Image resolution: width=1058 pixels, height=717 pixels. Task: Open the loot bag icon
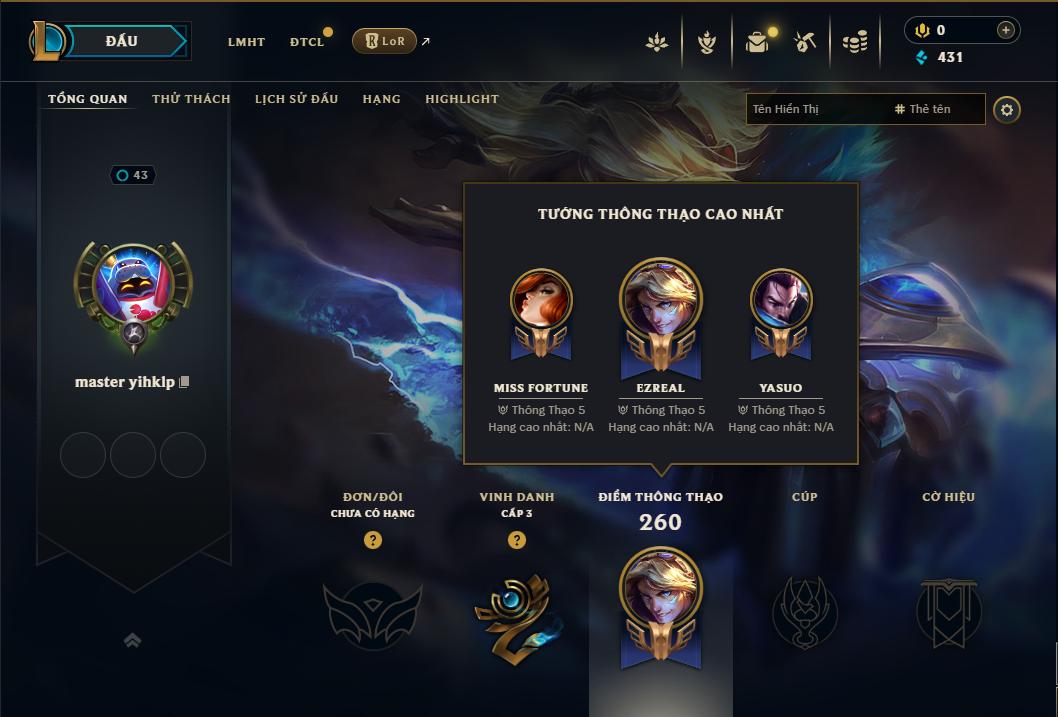coord(757,42)
